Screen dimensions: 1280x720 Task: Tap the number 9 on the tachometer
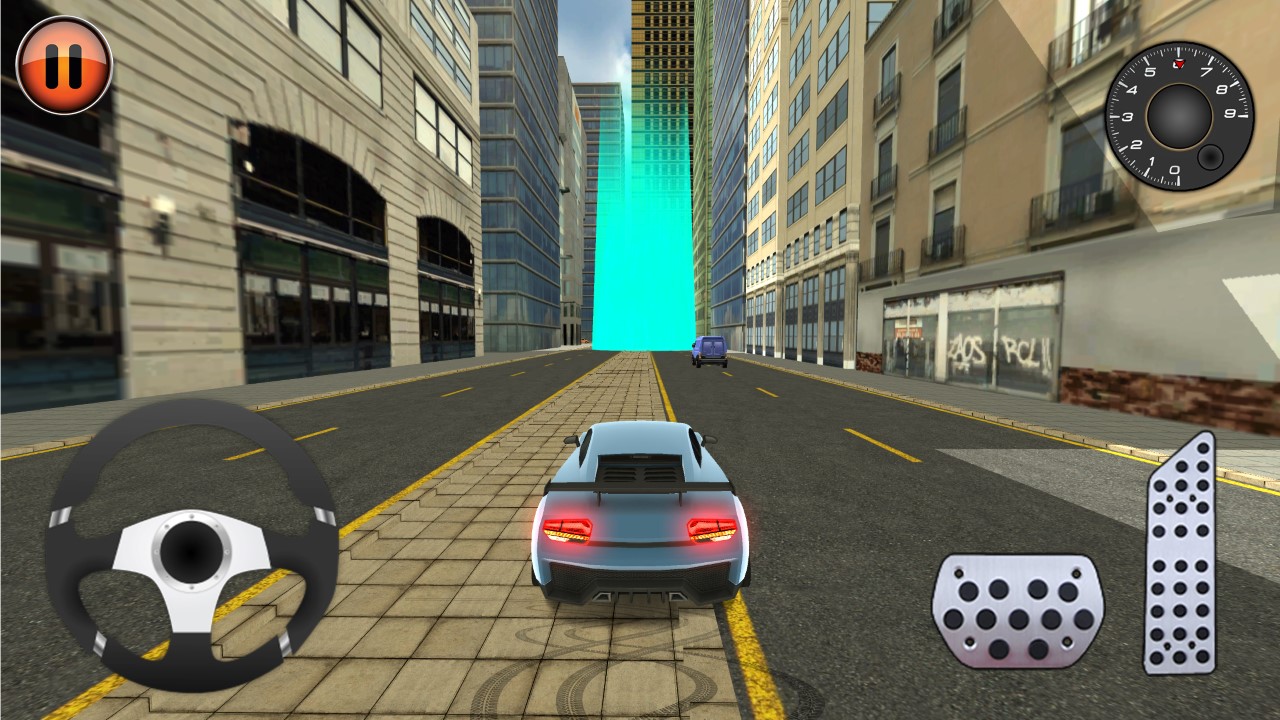[x=1228, y=113]
